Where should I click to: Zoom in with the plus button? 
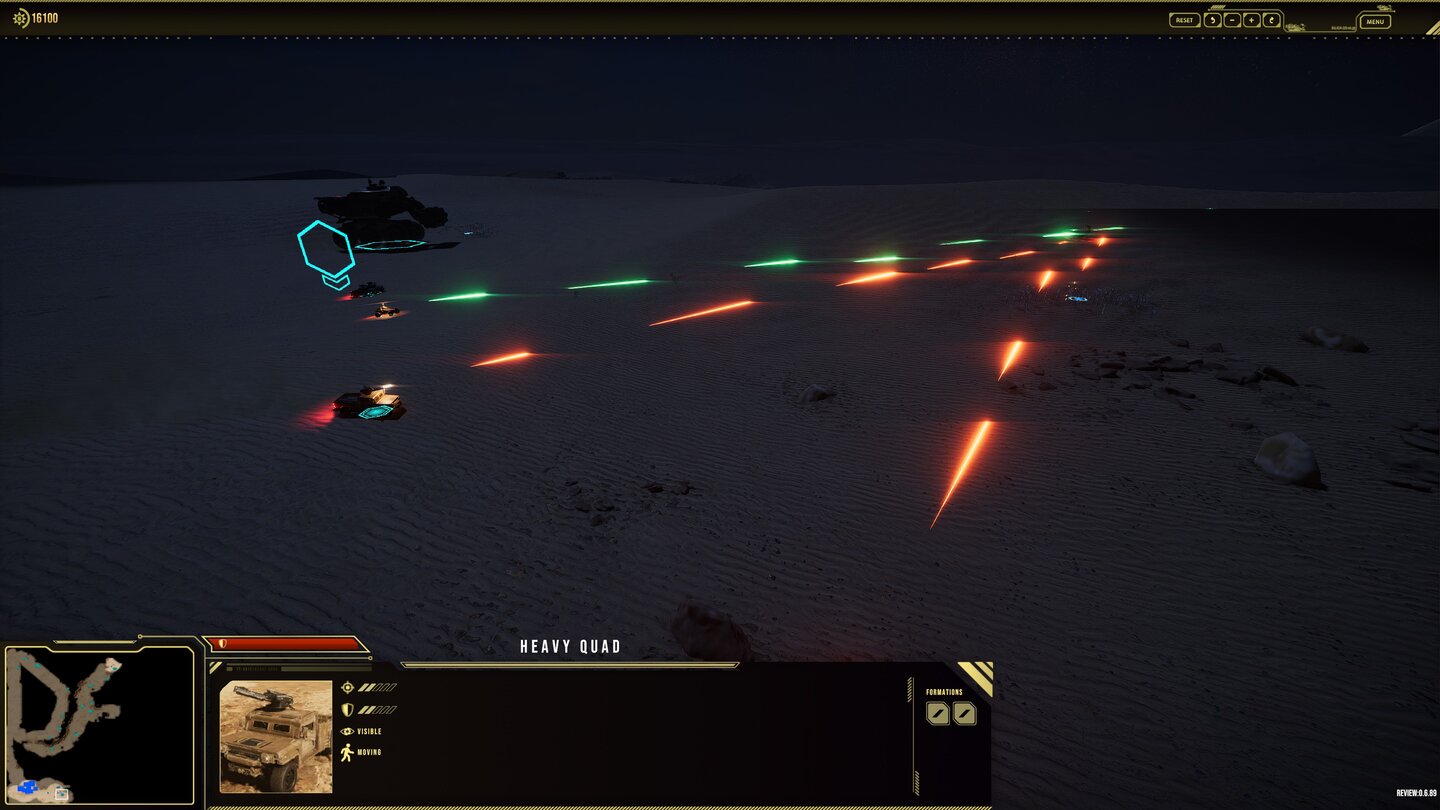1251,20
